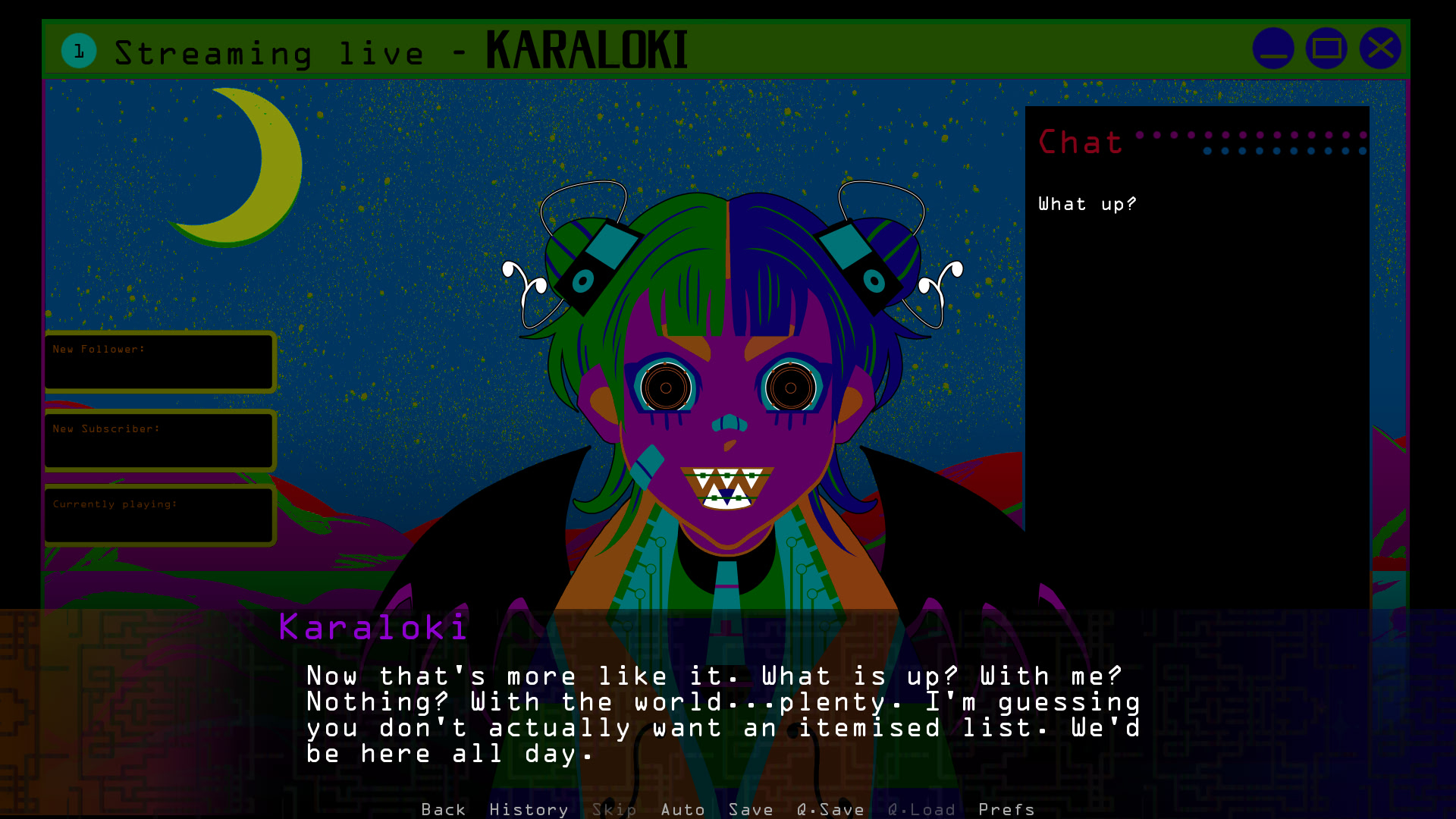Expand the New Subscriber notification box
Image resolution: width=1456 pixels, height=819 pixels.
point(159,440)
